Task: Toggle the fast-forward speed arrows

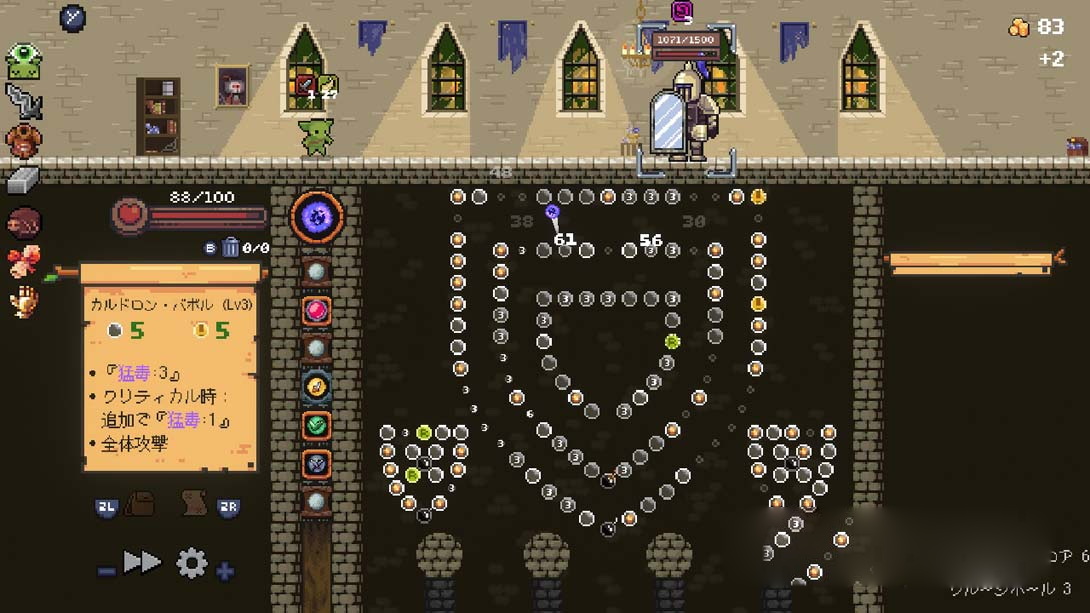Action: pos(142,562)
